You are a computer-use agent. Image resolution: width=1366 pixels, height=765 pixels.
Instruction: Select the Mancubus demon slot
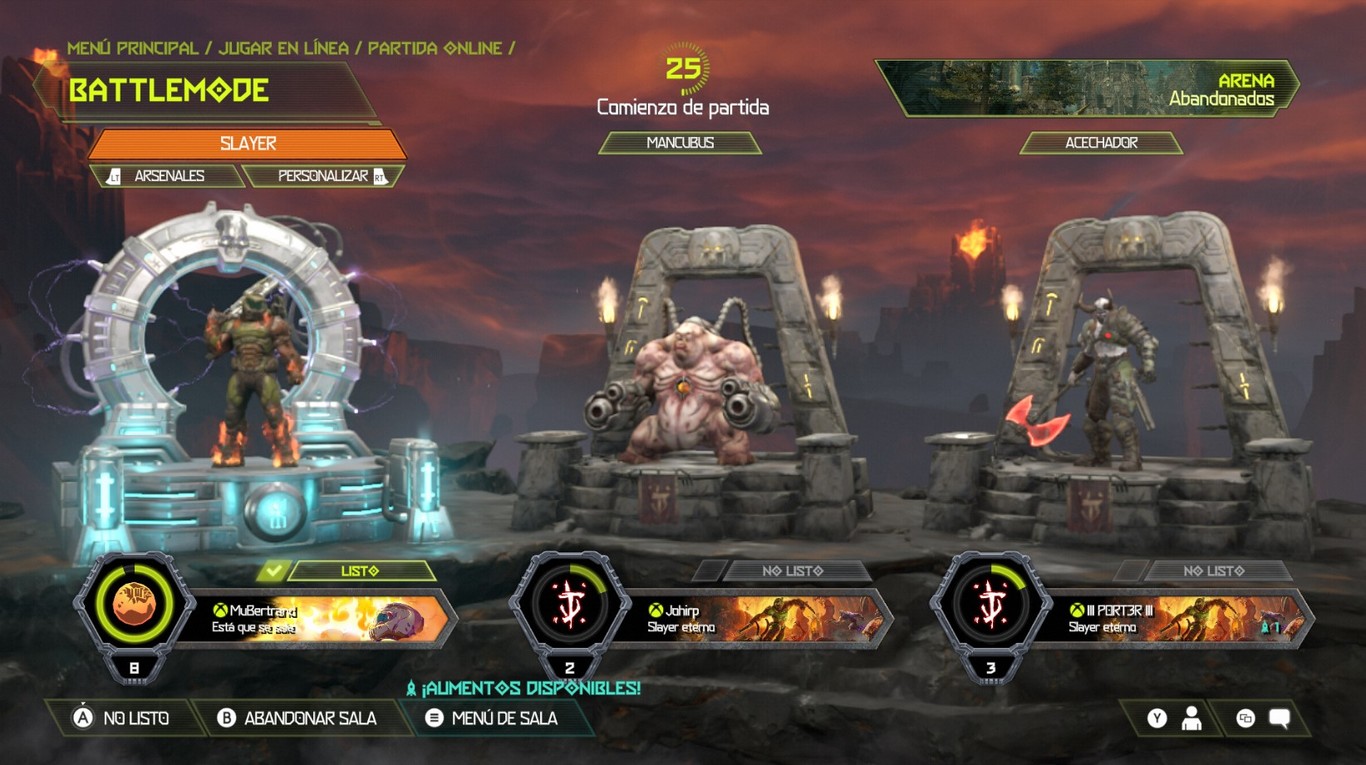681,142
